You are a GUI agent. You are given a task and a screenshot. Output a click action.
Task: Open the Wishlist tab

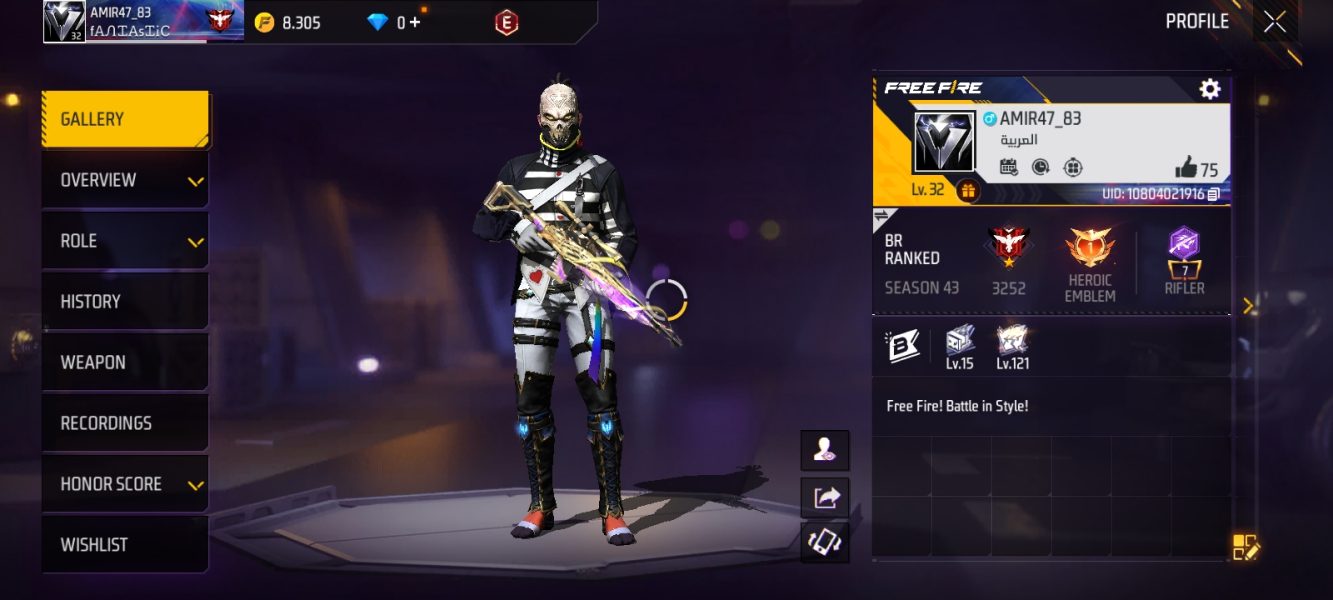(x=125, y=545)
